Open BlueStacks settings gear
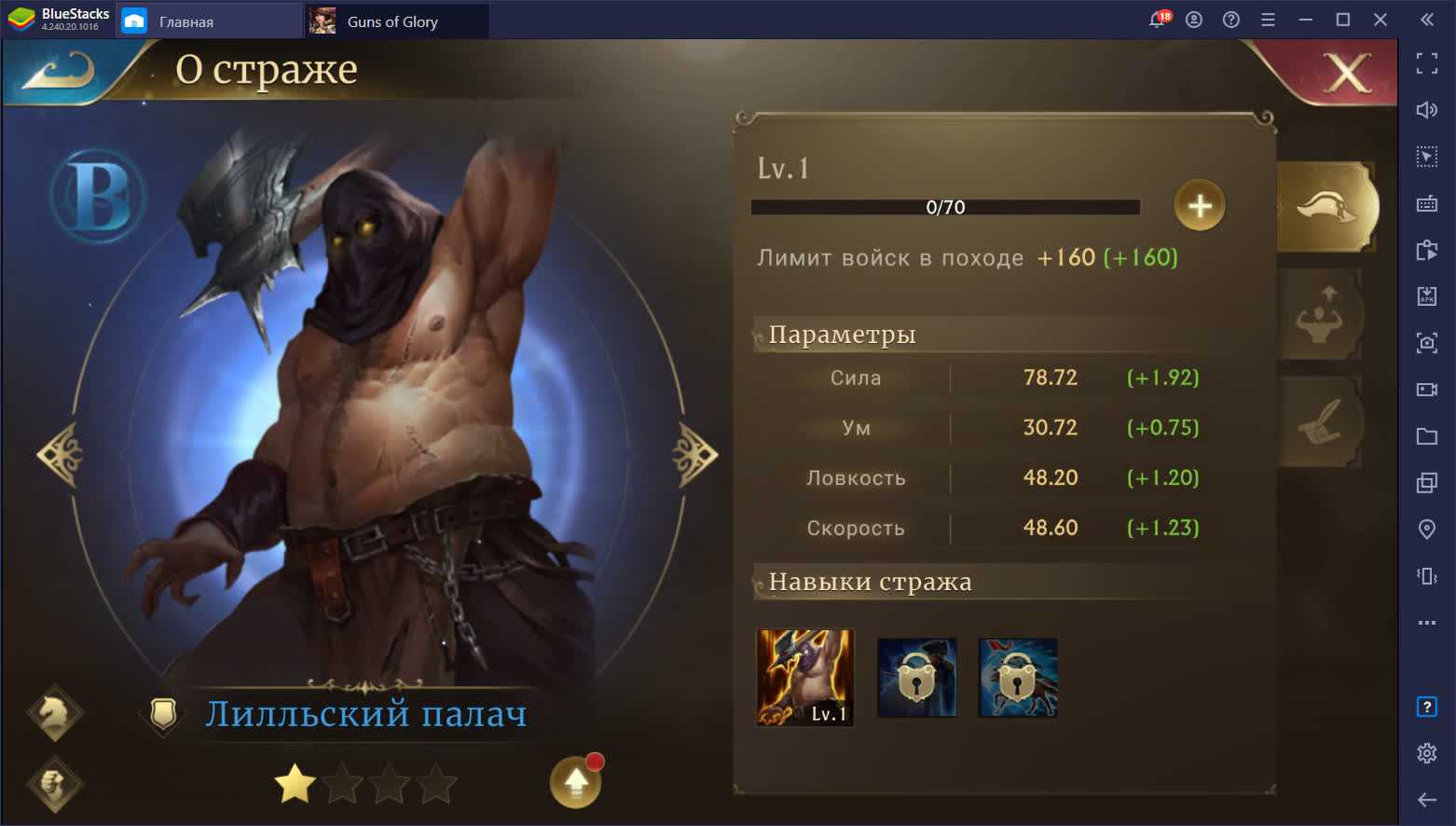Image resolution: width=1456 pixels, height=826 pixels. (1426, 753)
